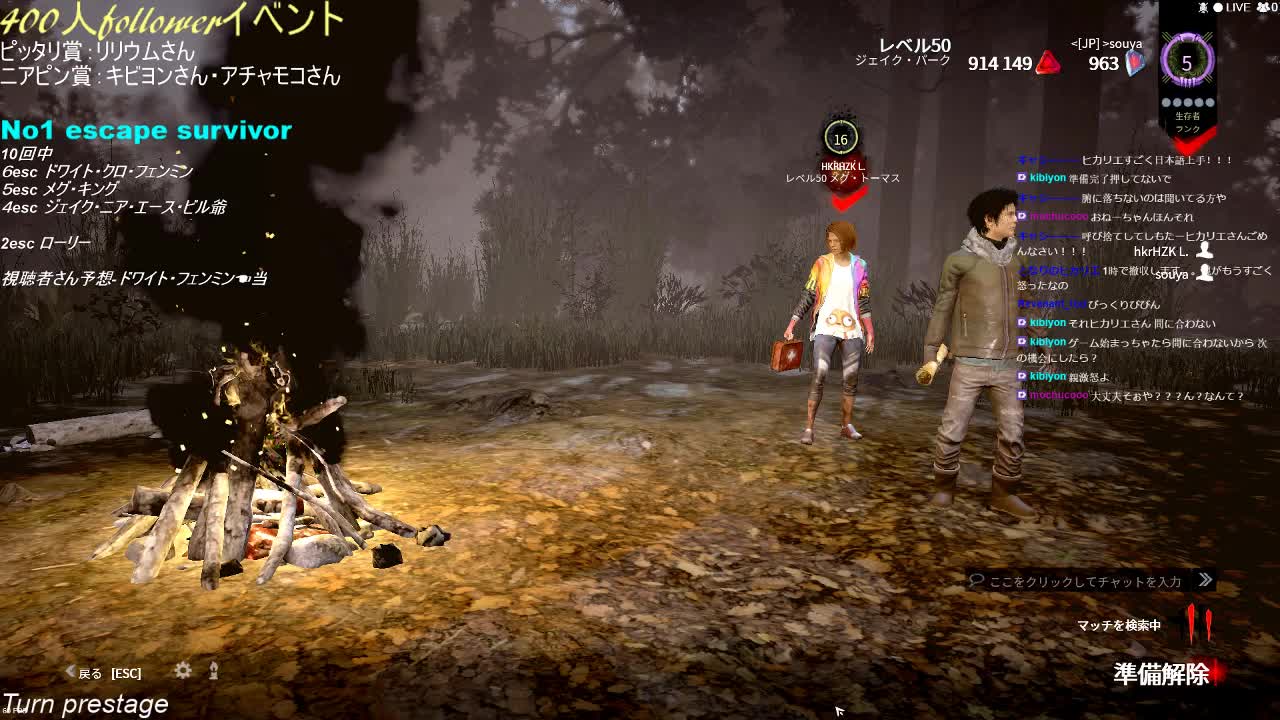The height and width of the screenshot is (720, 1280).
Task: Open the survivor rank 5 emblem
Action: click(1187, 63)
